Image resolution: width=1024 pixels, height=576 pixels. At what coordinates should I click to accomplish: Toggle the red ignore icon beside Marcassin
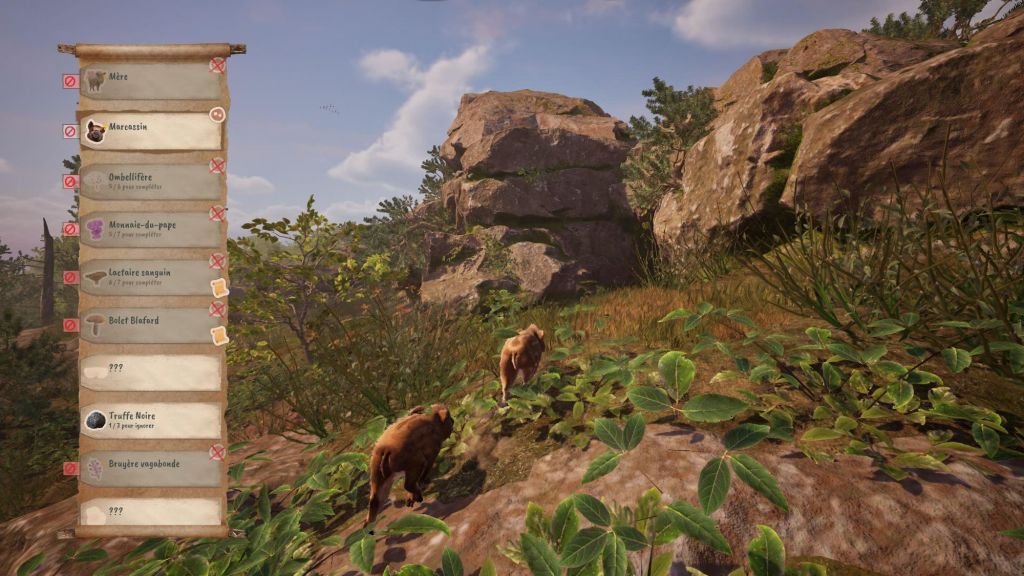(70, 131)
